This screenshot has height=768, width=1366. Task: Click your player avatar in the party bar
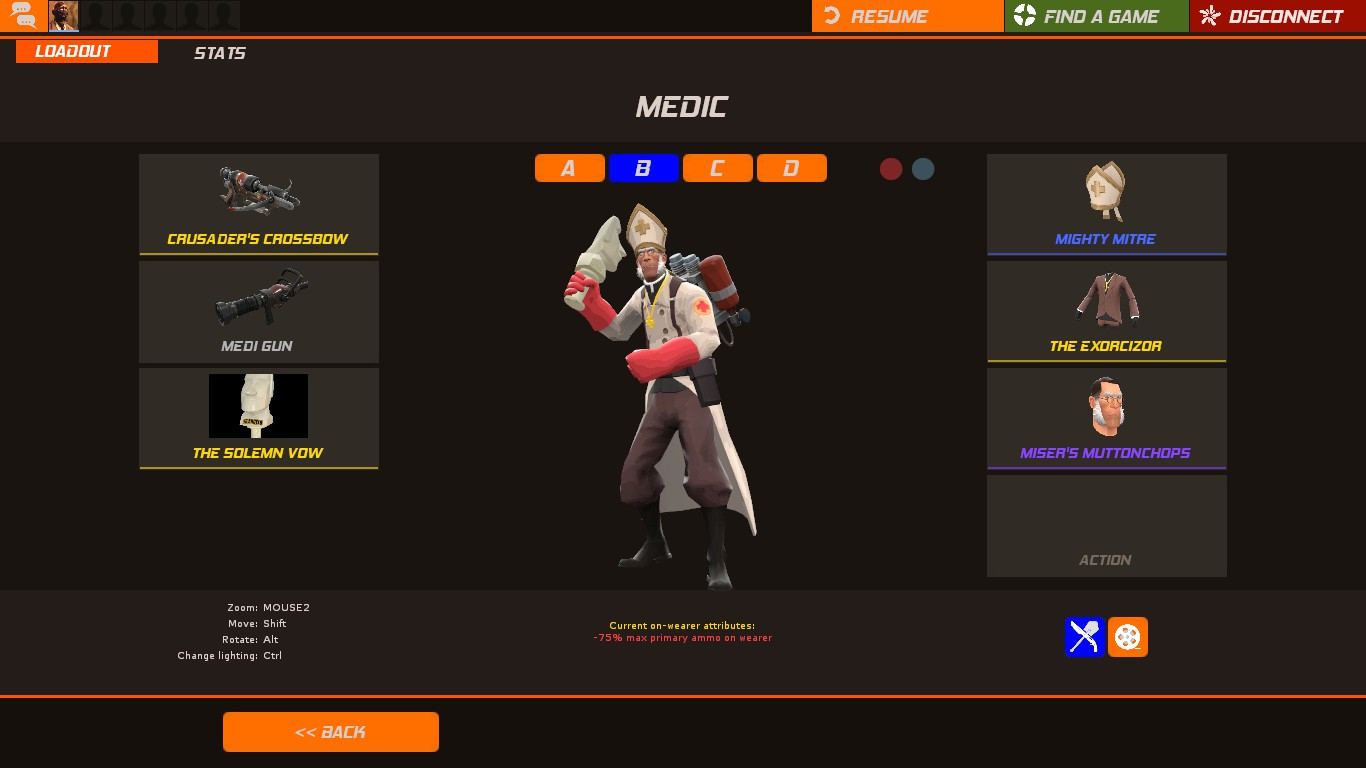pos(63,15)
